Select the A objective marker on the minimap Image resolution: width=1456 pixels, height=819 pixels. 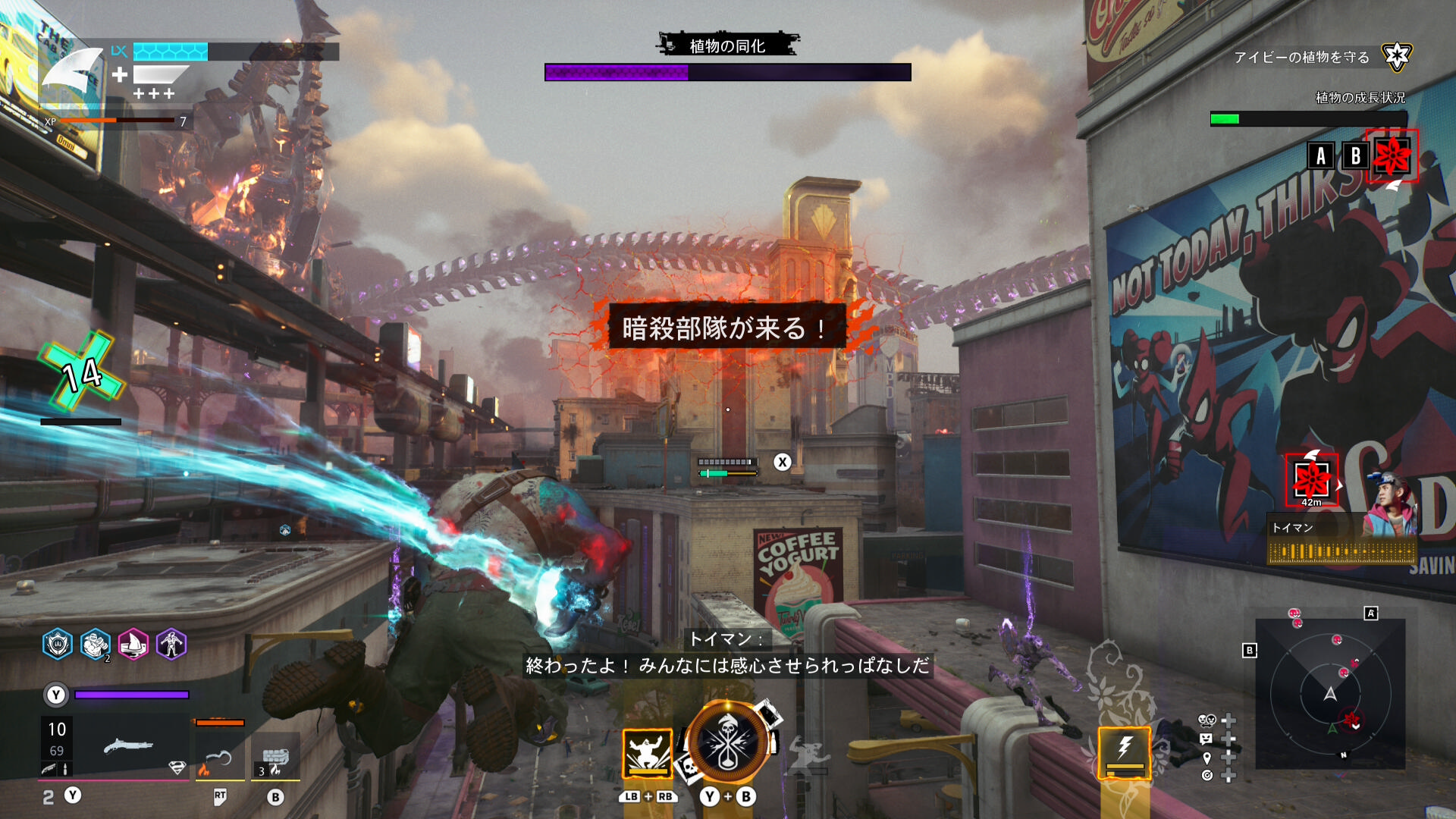pos(1371,613)
